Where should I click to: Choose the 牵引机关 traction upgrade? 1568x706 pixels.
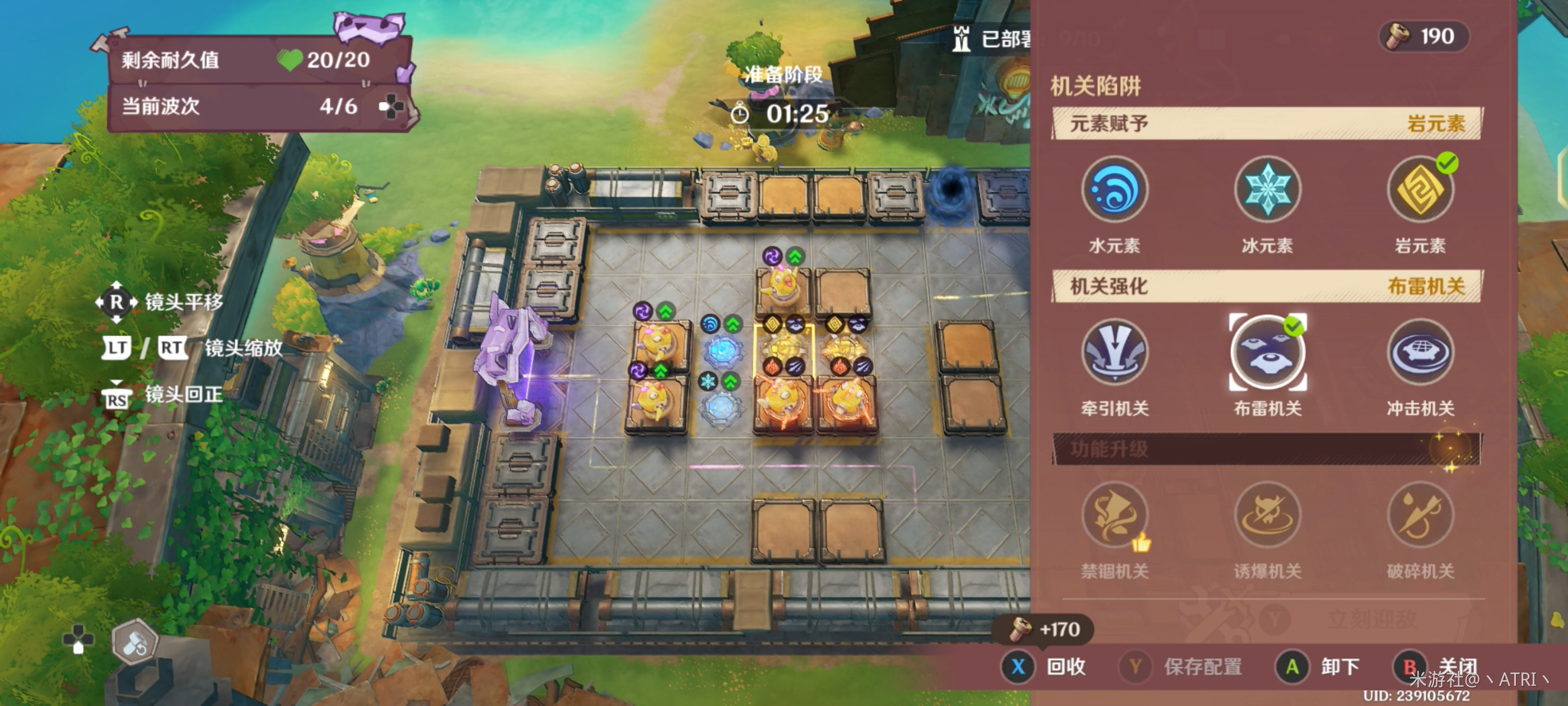click(1114, 352)
